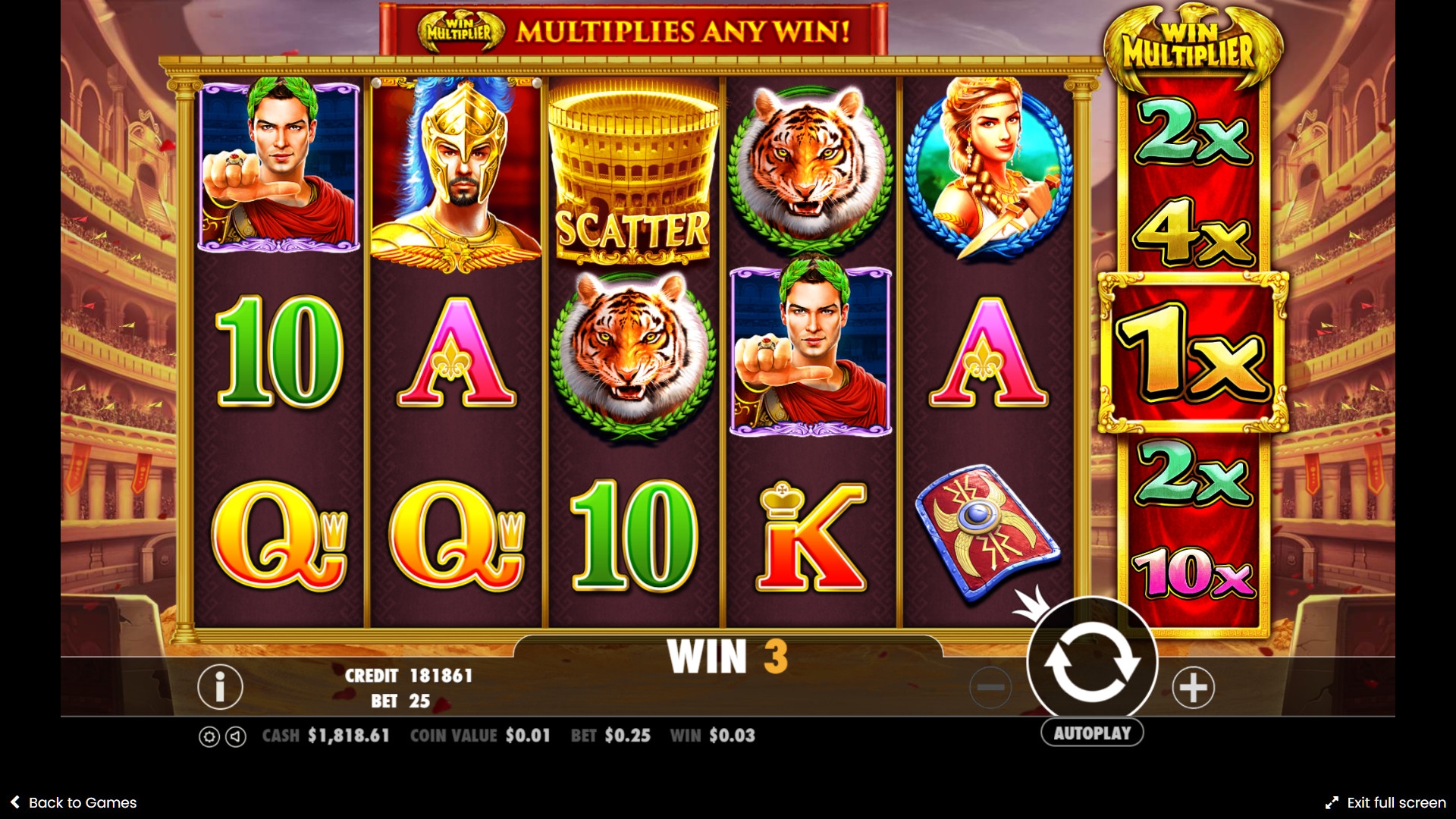Increase the bet with the plus button
This screenshot has height=819, width=1456.
[1193, 688]
